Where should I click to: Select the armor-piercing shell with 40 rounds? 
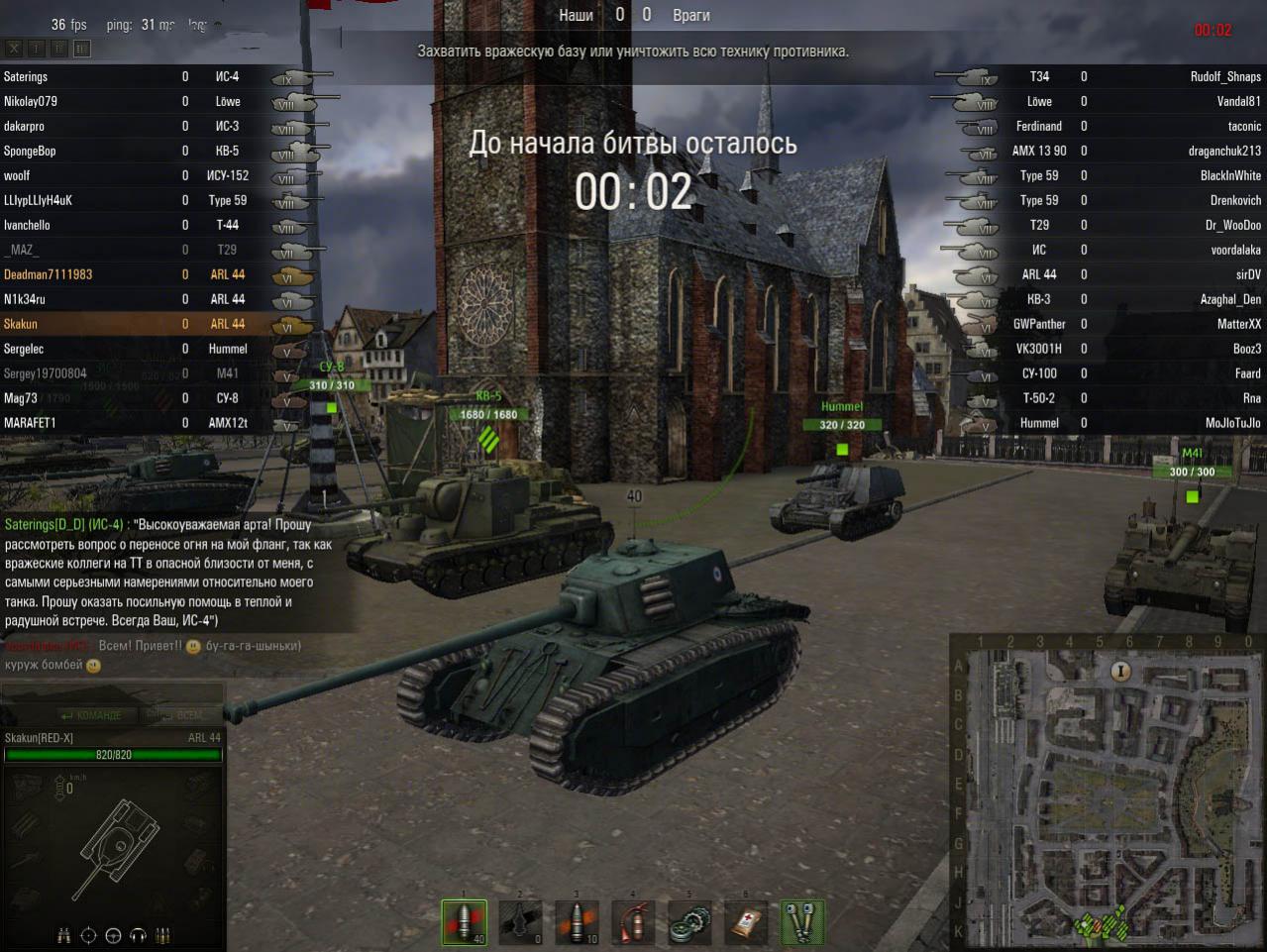(464, 922)
